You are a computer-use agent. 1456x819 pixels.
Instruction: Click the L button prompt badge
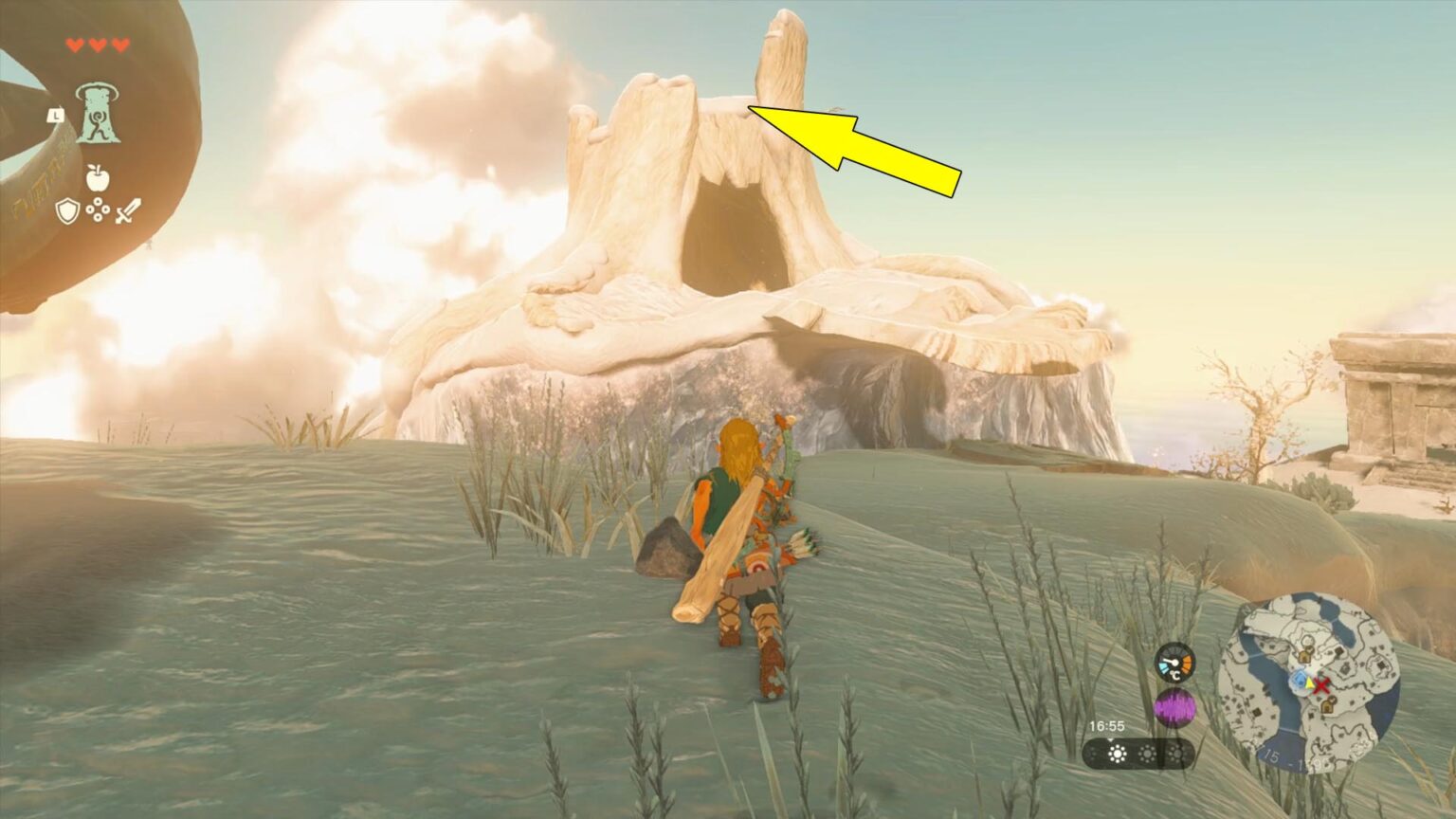point(56,117)
